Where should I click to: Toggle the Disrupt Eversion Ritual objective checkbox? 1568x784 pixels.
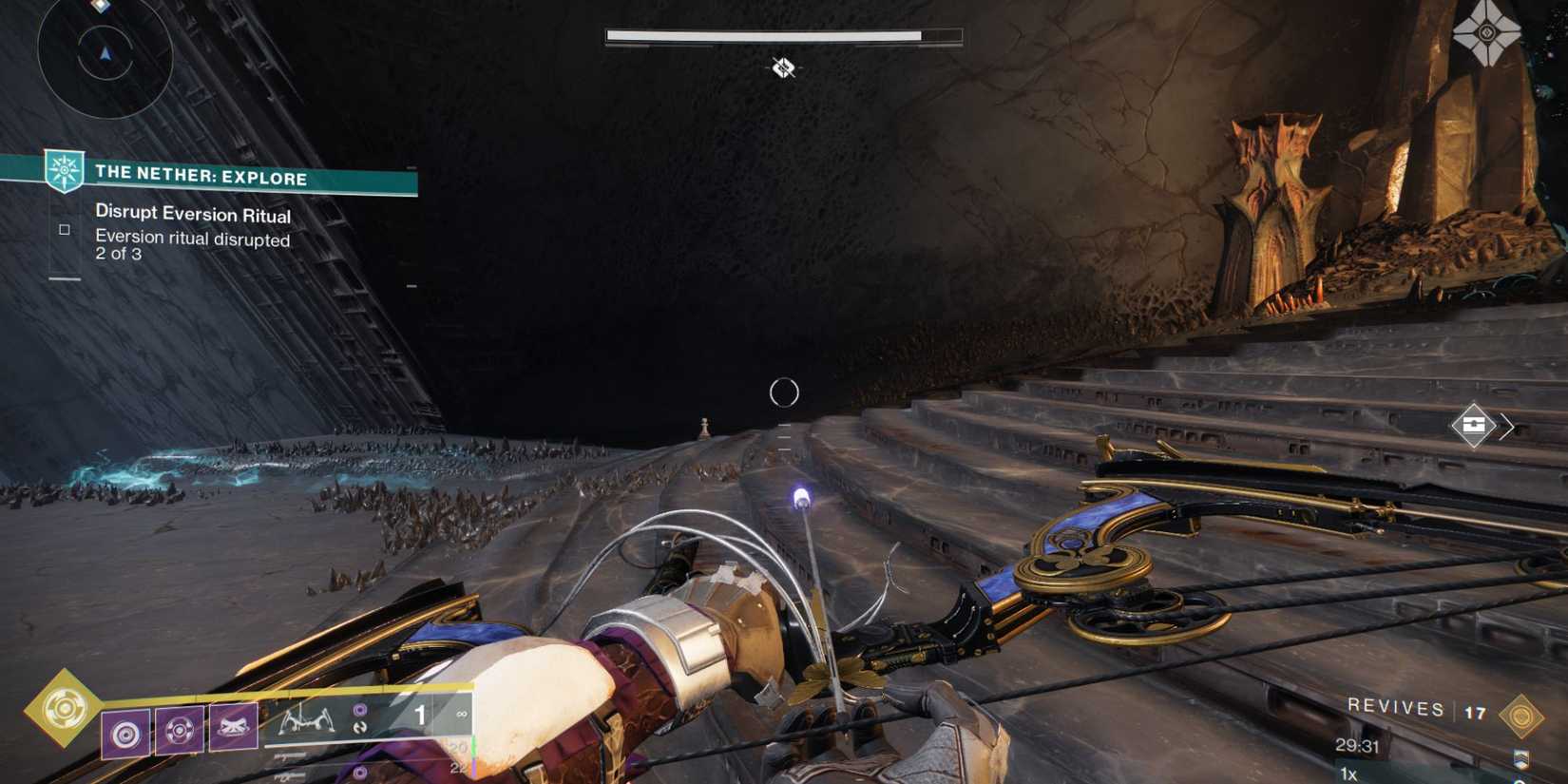tap(63, 228)
